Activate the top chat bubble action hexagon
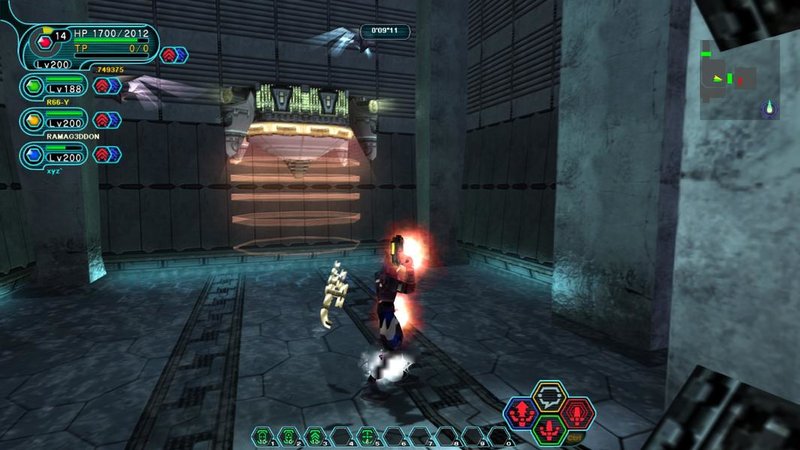 point(549,396)
